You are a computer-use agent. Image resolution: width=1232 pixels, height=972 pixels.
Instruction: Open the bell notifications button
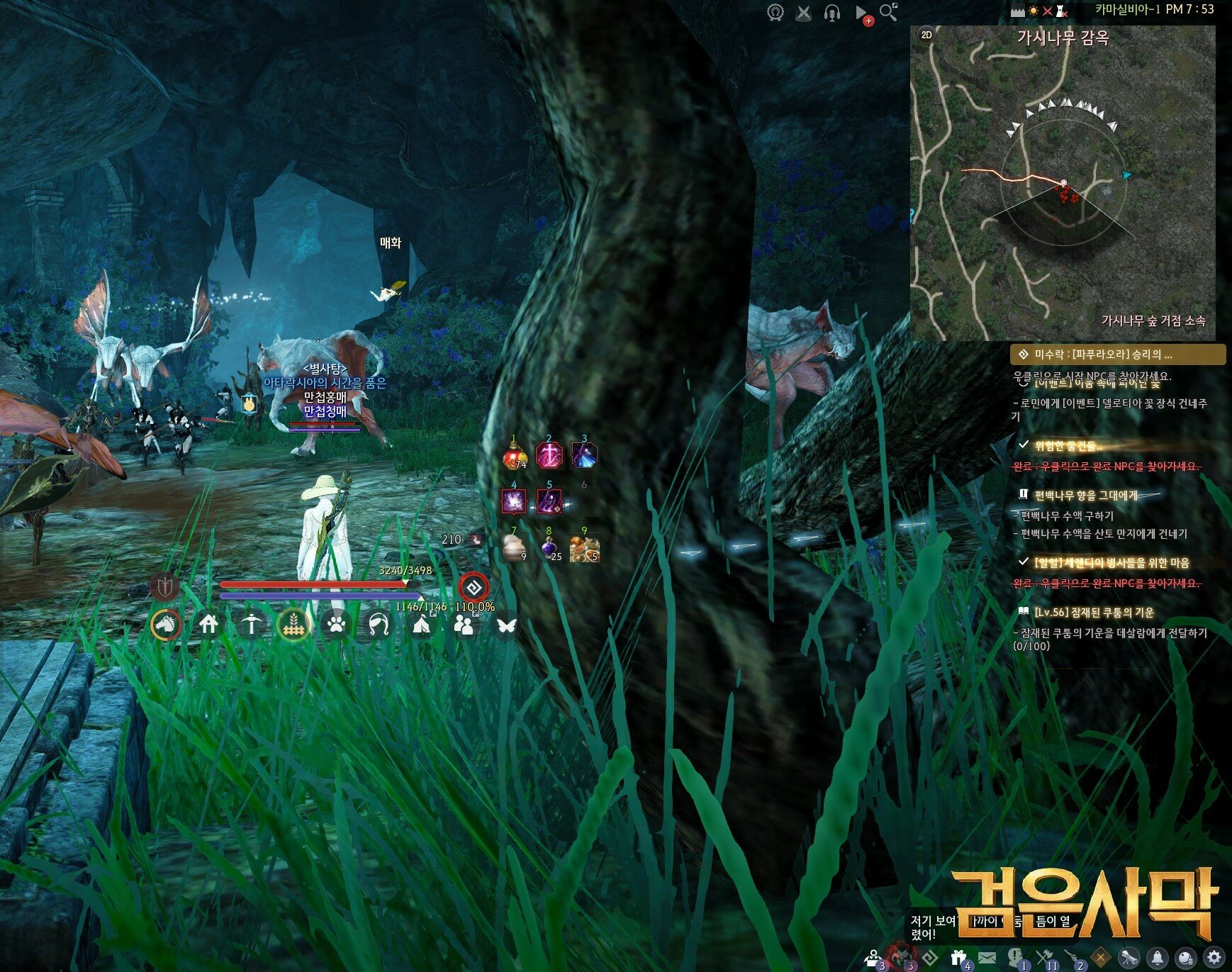[x=1157, y=957]
